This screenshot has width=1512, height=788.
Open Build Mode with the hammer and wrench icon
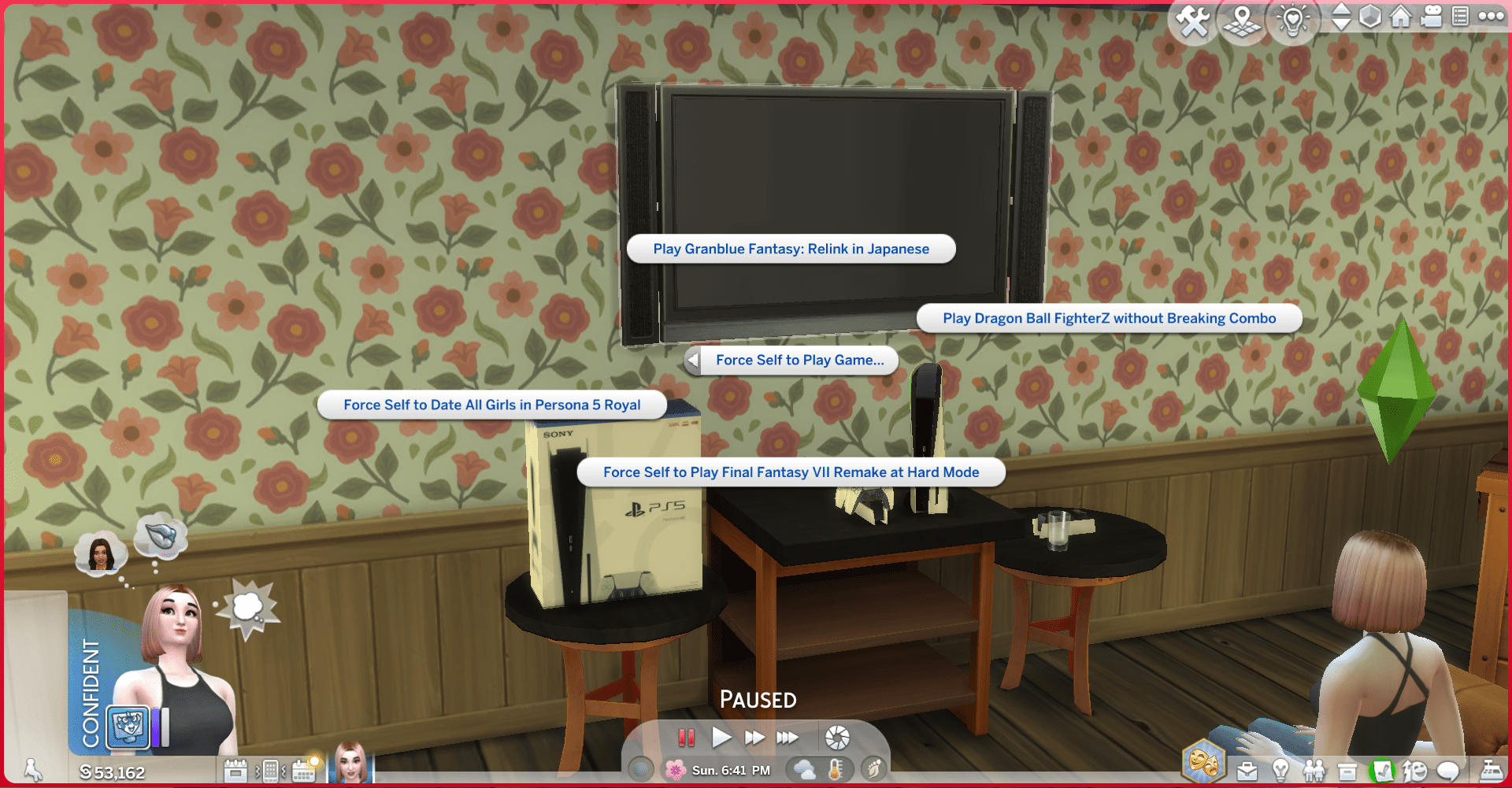click(x=1194, y=21)
